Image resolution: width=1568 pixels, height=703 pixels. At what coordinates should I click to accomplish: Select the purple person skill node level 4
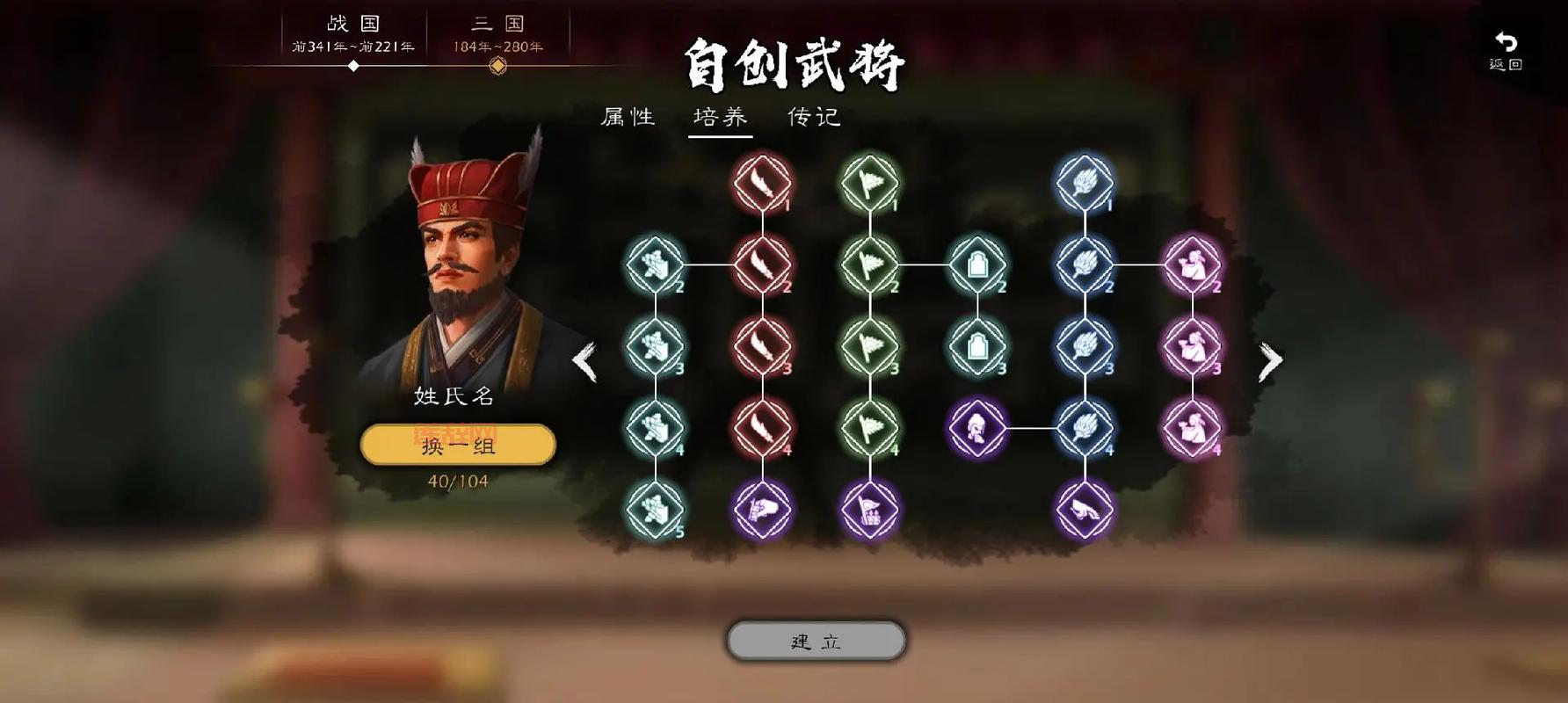pos(977,431)
